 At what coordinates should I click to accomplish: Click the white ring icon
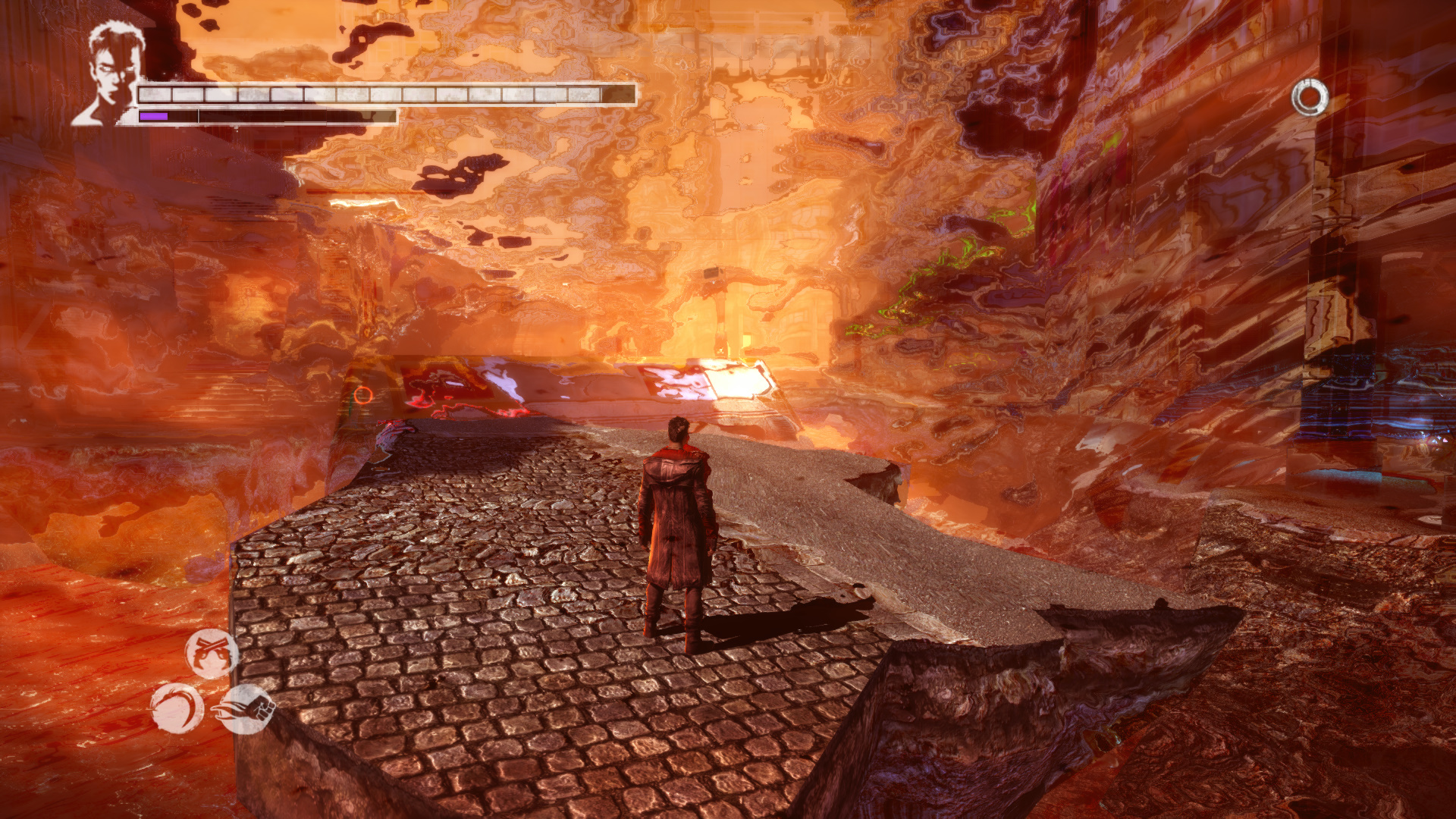[1310, 98]
